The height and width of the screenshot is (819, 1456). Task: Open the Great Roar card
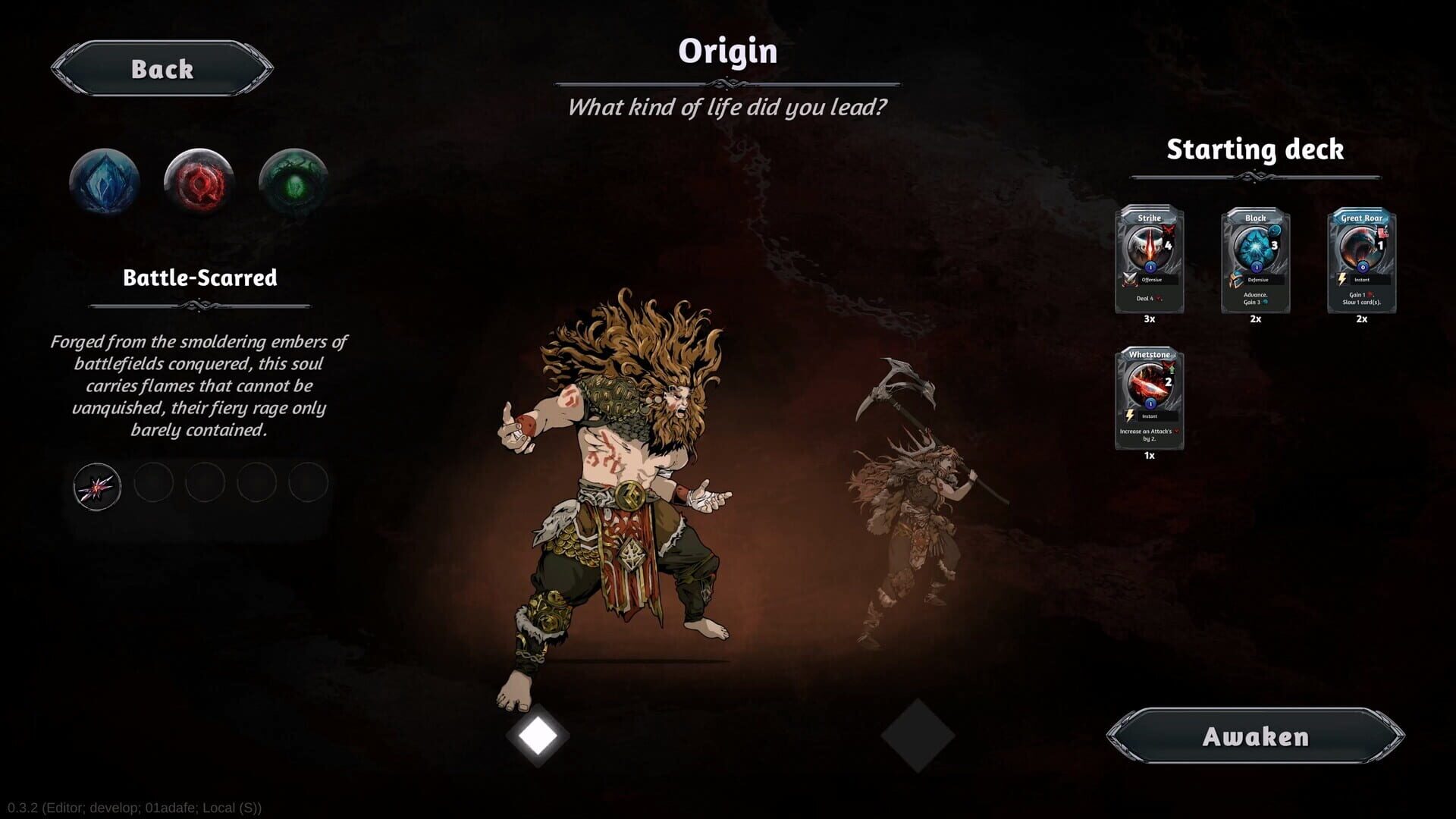1361,258
